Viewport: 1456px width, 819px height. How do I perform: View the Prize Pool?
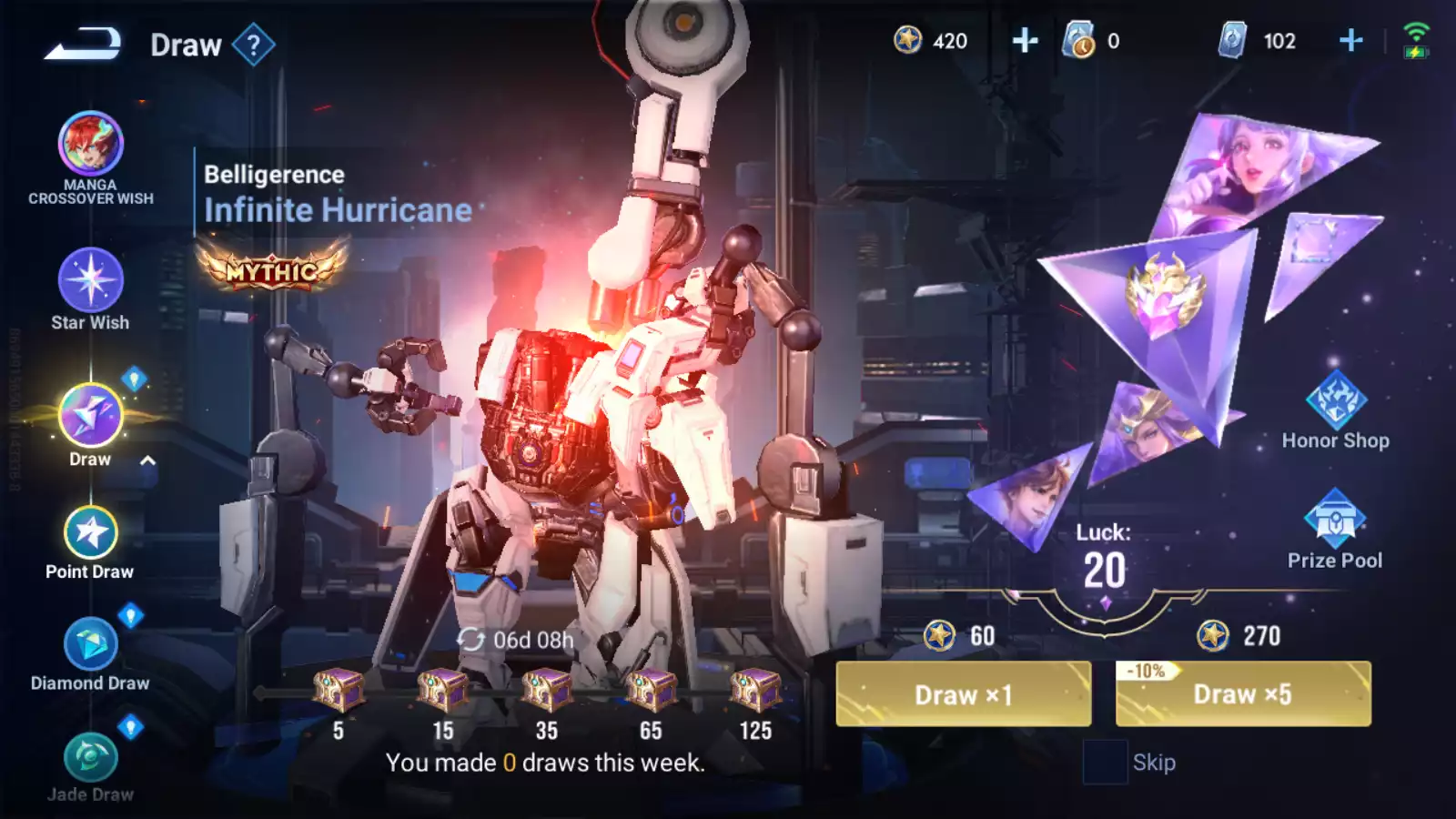point(1335,519)
